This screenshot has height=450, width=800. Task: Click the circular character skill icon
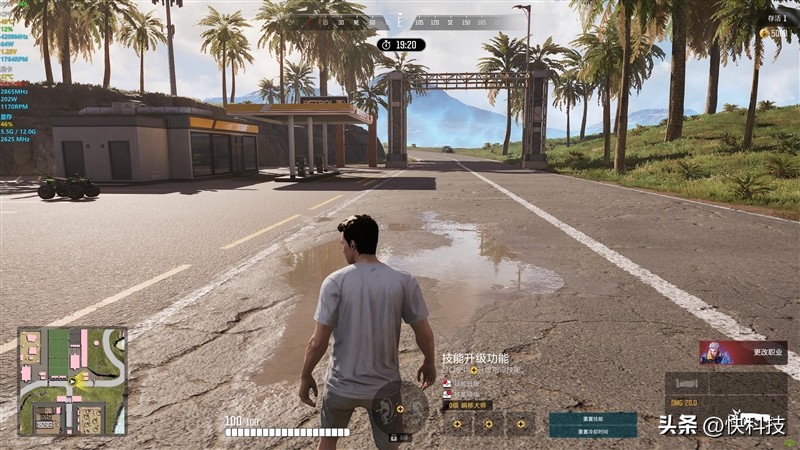coord(397,408)
